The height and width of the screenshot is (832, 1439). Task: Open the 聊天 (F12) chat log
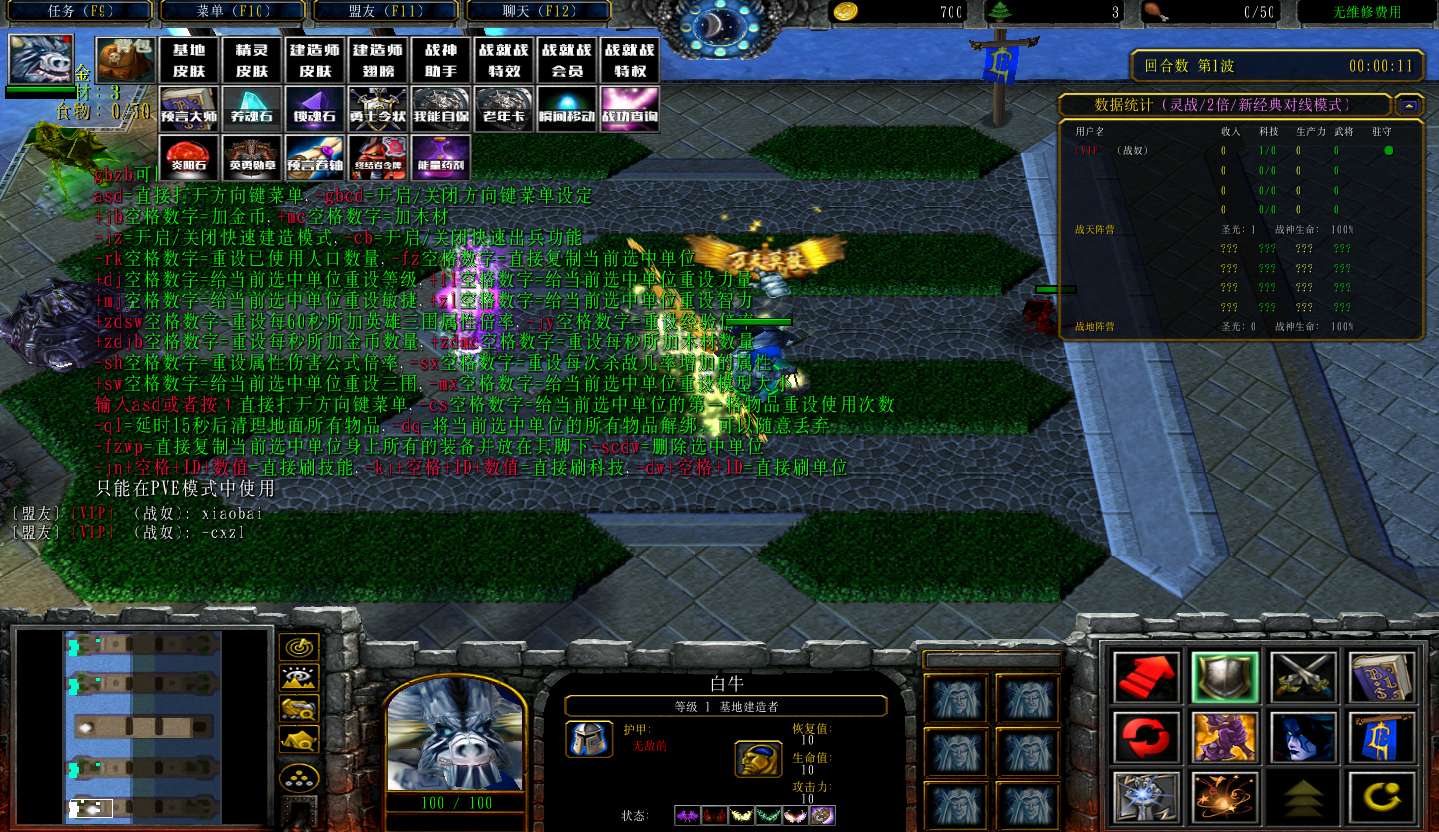540,12
